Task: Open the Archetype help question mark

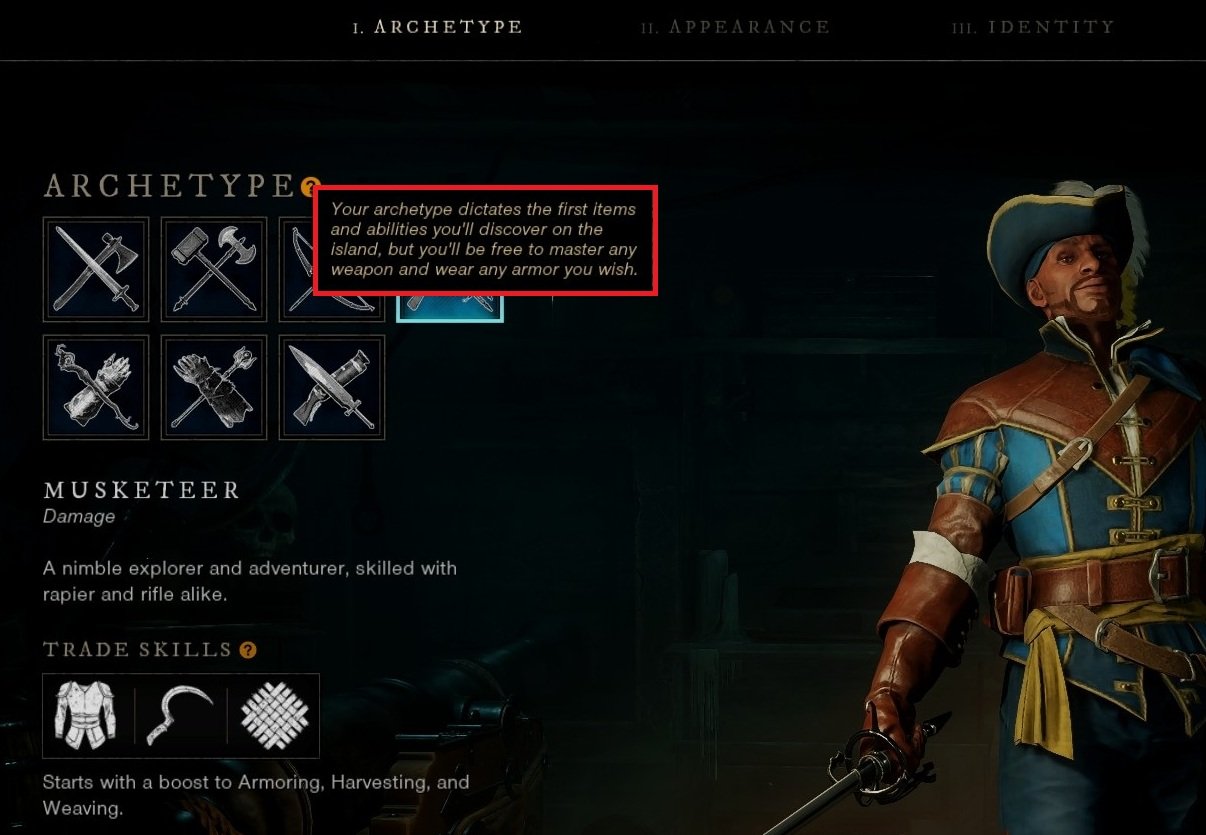Action: pyautogui.click(x=311, y=186)
